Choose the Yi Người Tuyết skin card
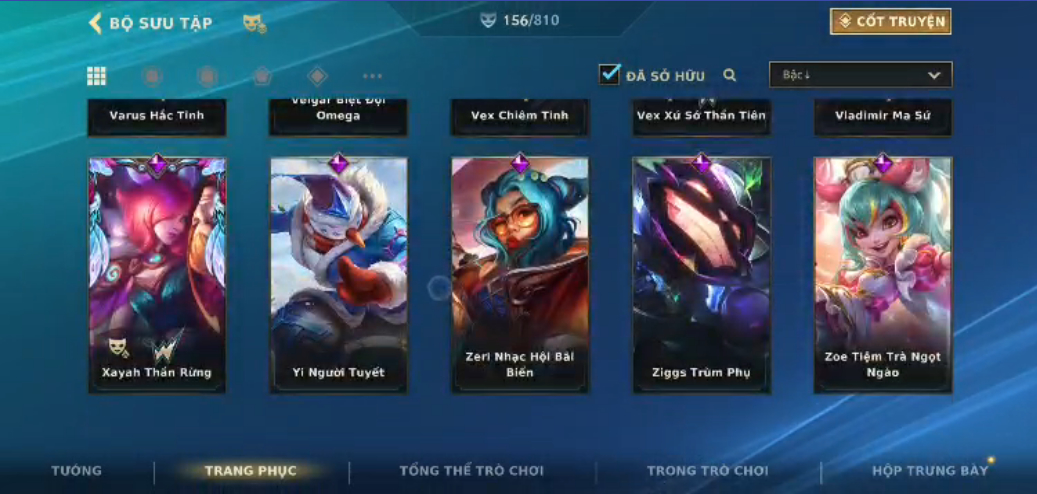The height and width of the screenshot is (494, 1037). pos(338,274)
